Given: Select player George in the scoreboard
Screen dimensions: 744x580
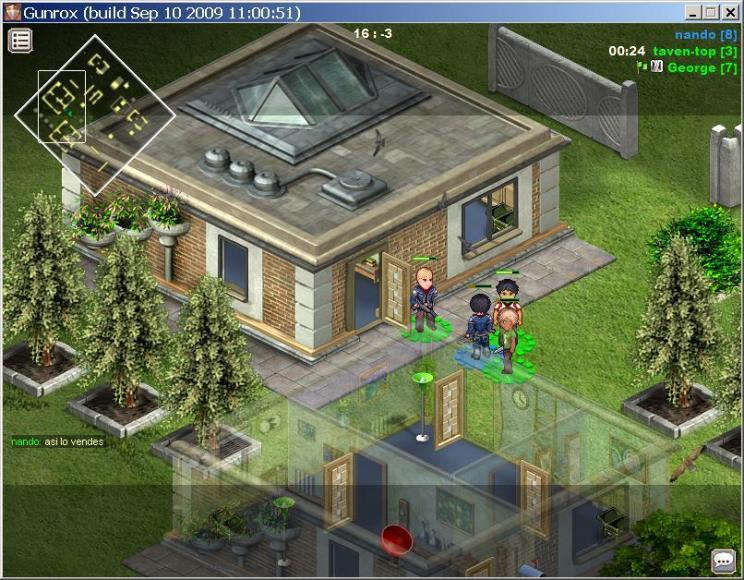Looking at the screenshot, I should point(701,68).
